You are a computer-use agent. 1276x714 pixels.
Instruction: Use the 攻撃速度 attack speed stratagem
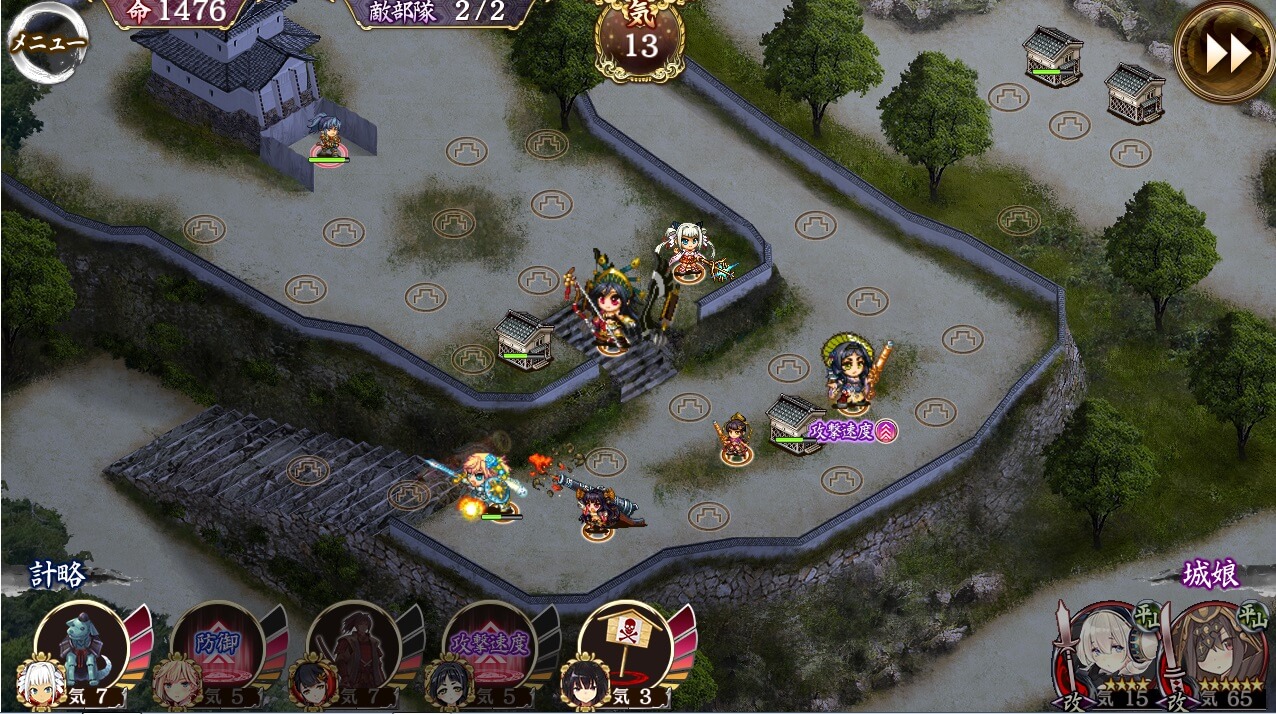490,645
